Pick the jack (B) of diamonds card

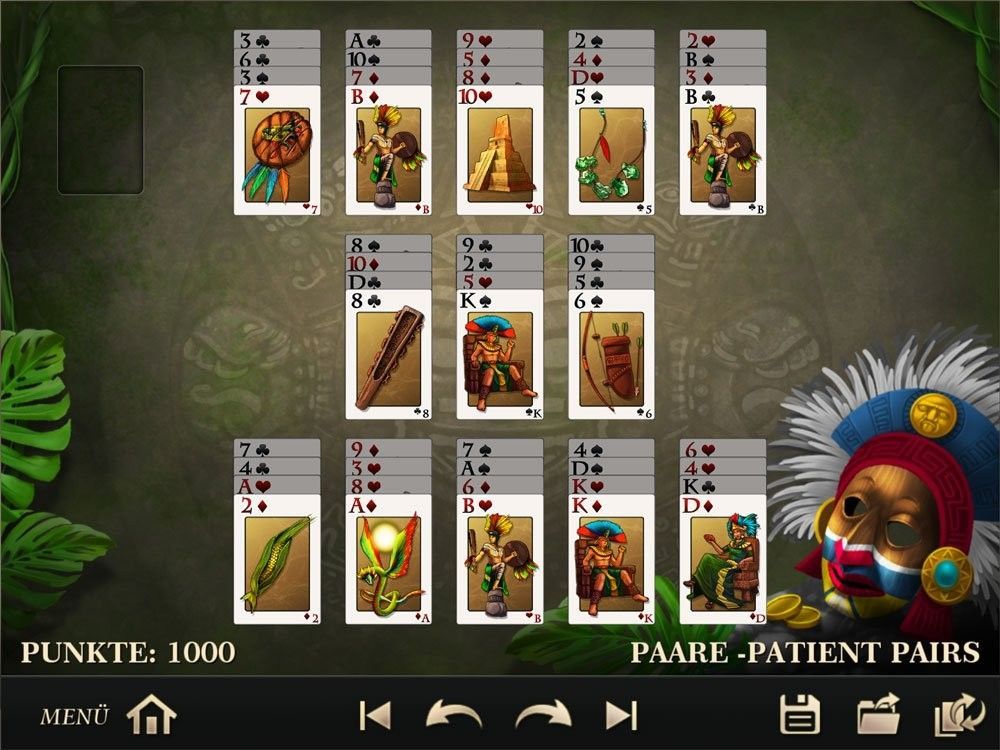click(x=388, y=150)
